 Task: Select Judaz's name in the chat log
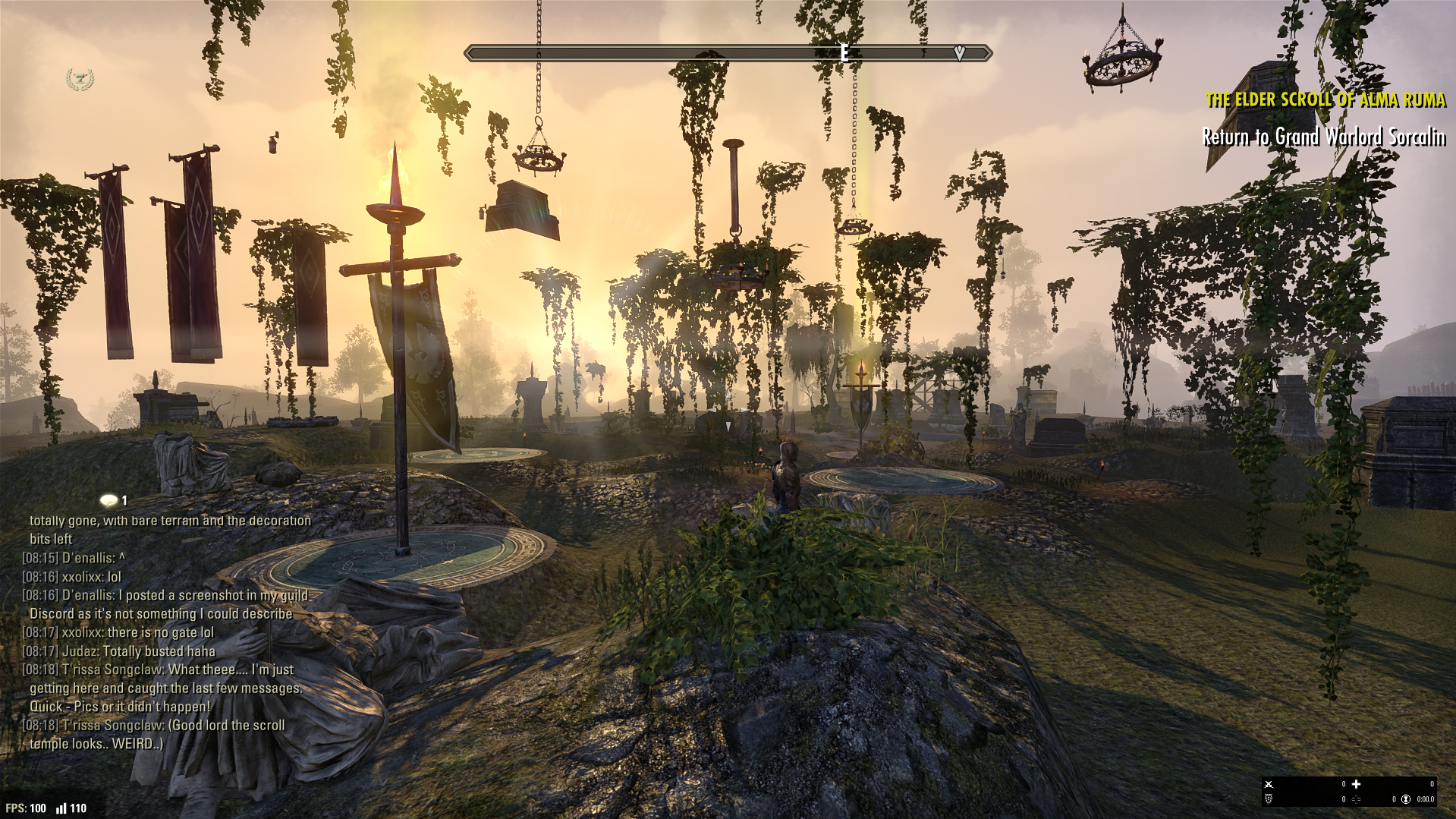click(x=79, y=651)
